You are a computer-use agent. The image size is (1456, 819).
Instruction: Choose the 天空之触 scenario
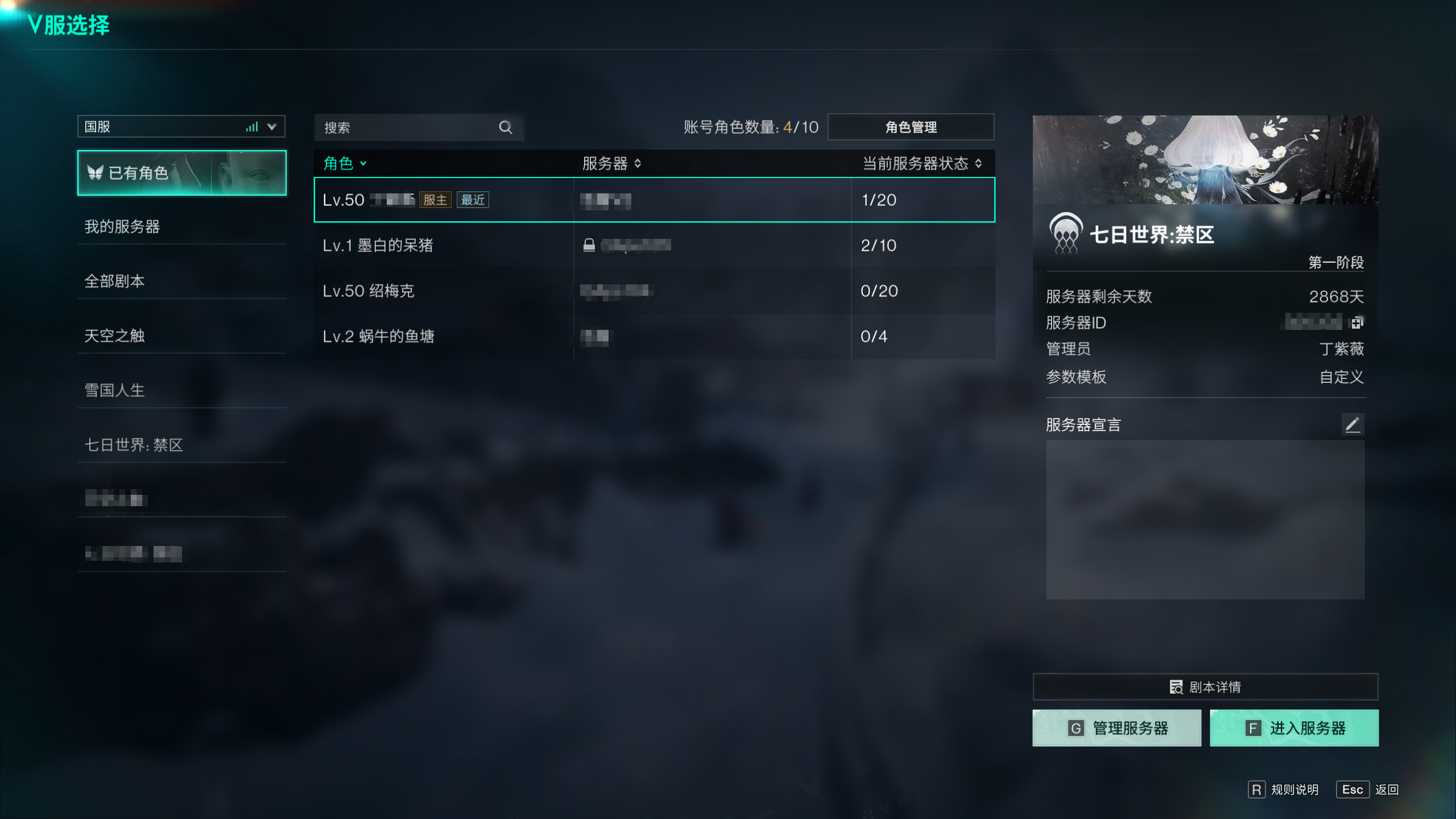115,336
